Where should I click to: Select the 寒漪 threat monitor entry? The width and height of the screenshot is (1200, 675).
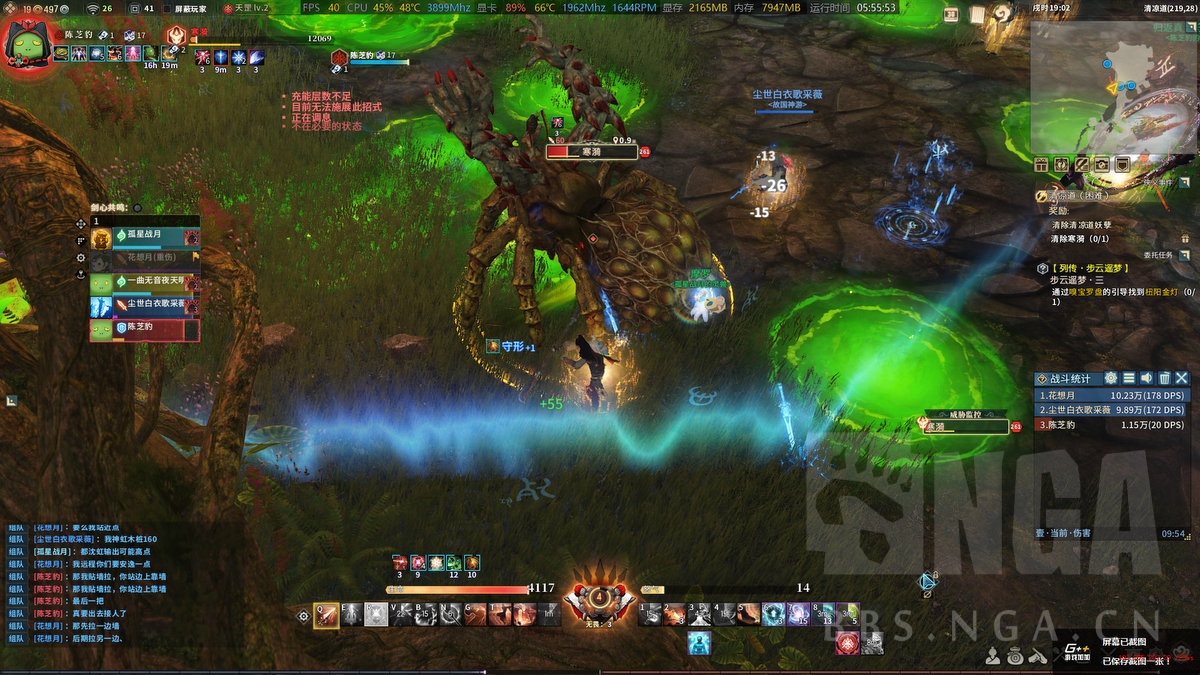pos(966,426)
